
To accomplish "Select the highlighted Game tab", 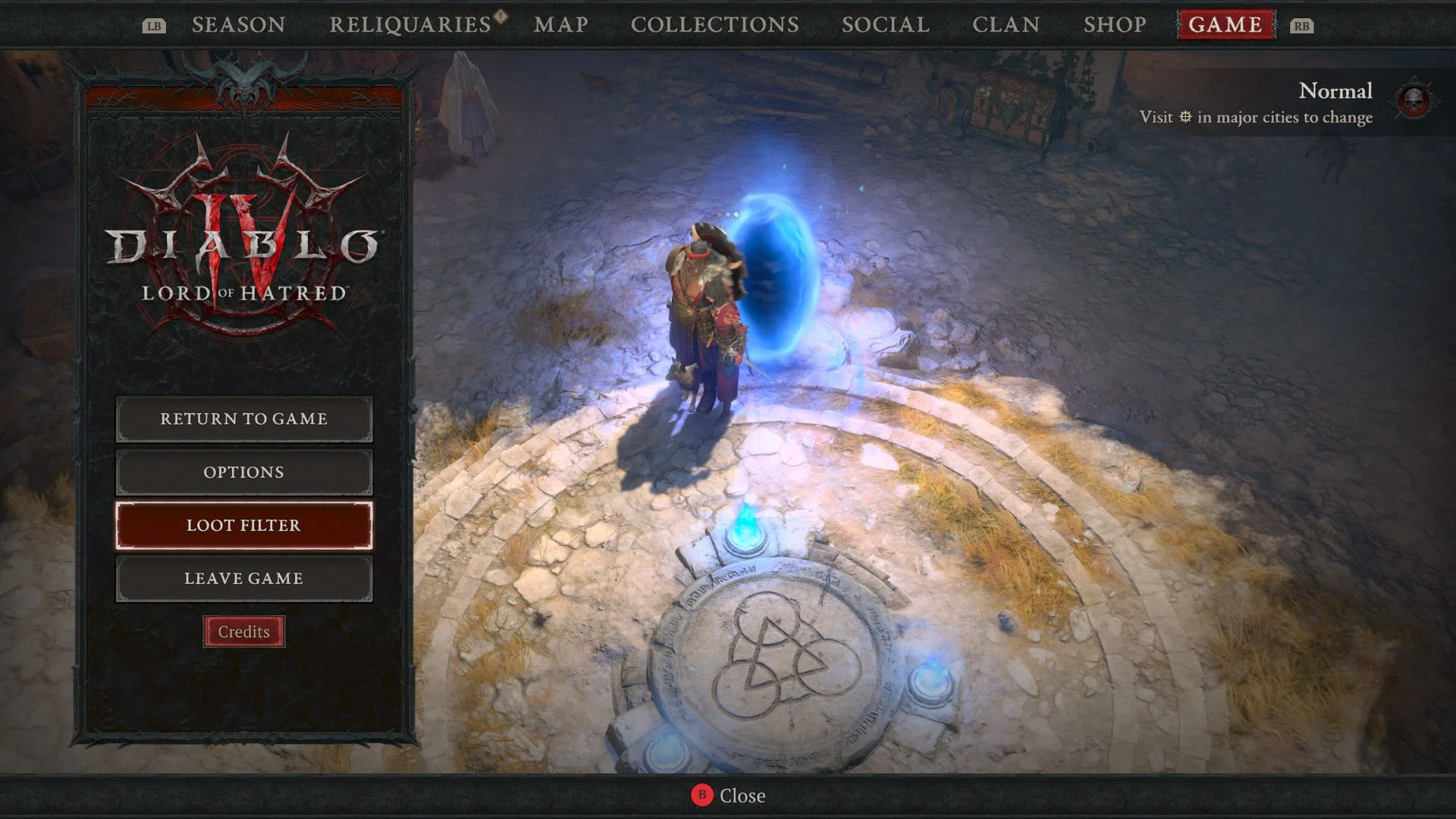I will tap(1225, 25).
